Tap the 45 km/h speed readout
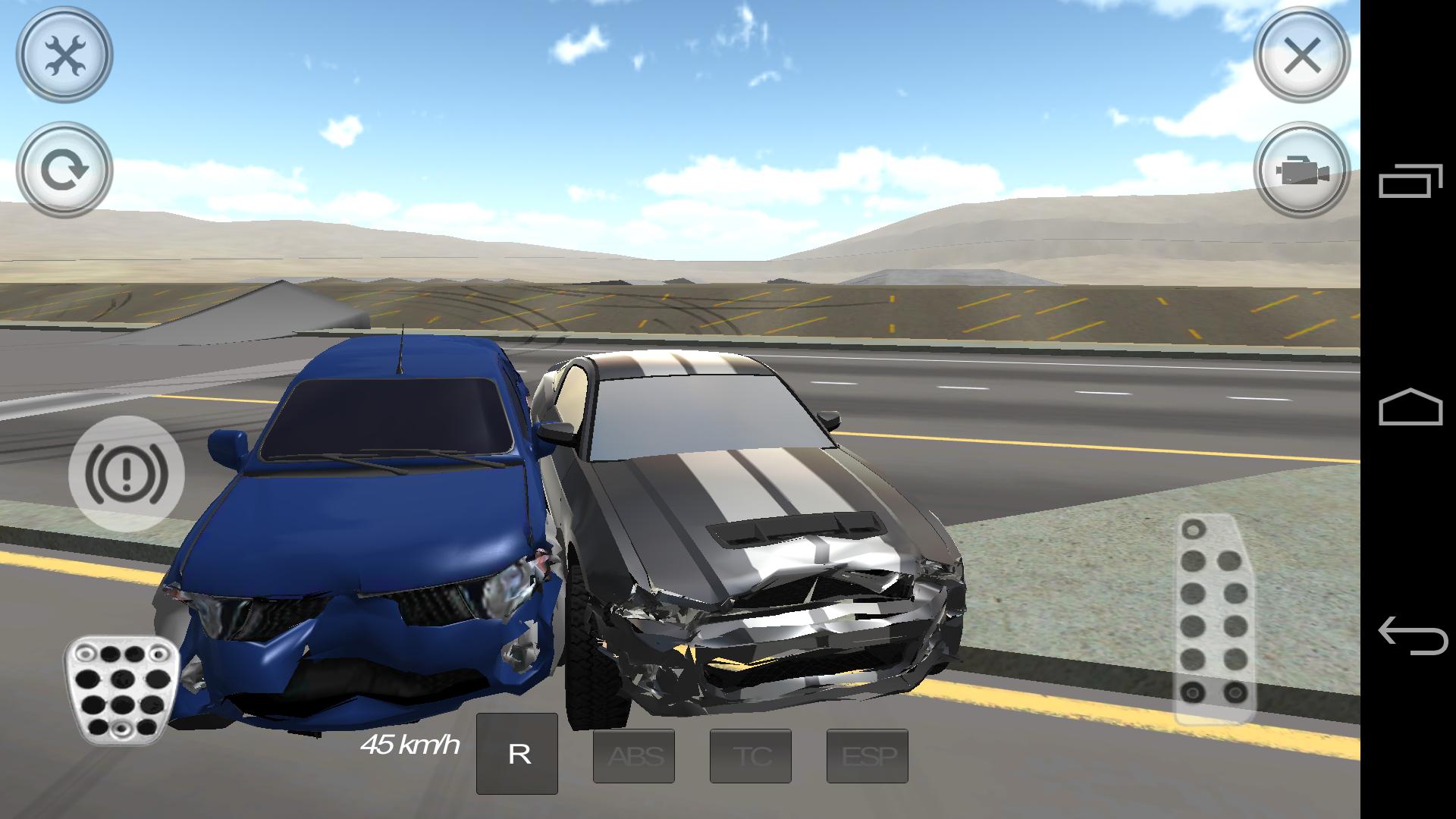The height and width of the screenshot is (819, 1456). [x=410, y=745]
